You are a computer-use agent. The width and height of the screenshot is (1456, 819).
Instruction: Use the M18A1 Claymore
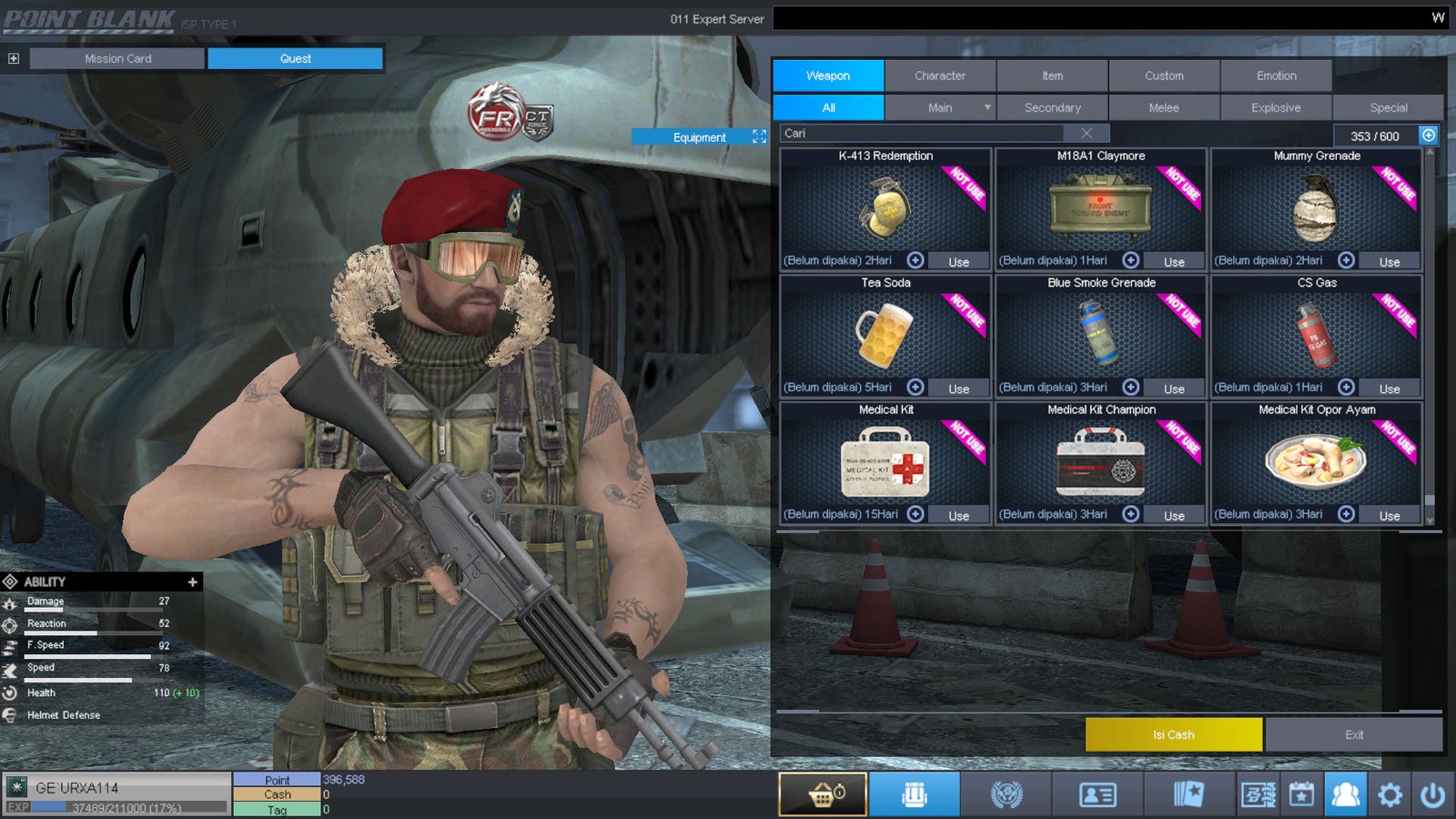click(1174, 262)
